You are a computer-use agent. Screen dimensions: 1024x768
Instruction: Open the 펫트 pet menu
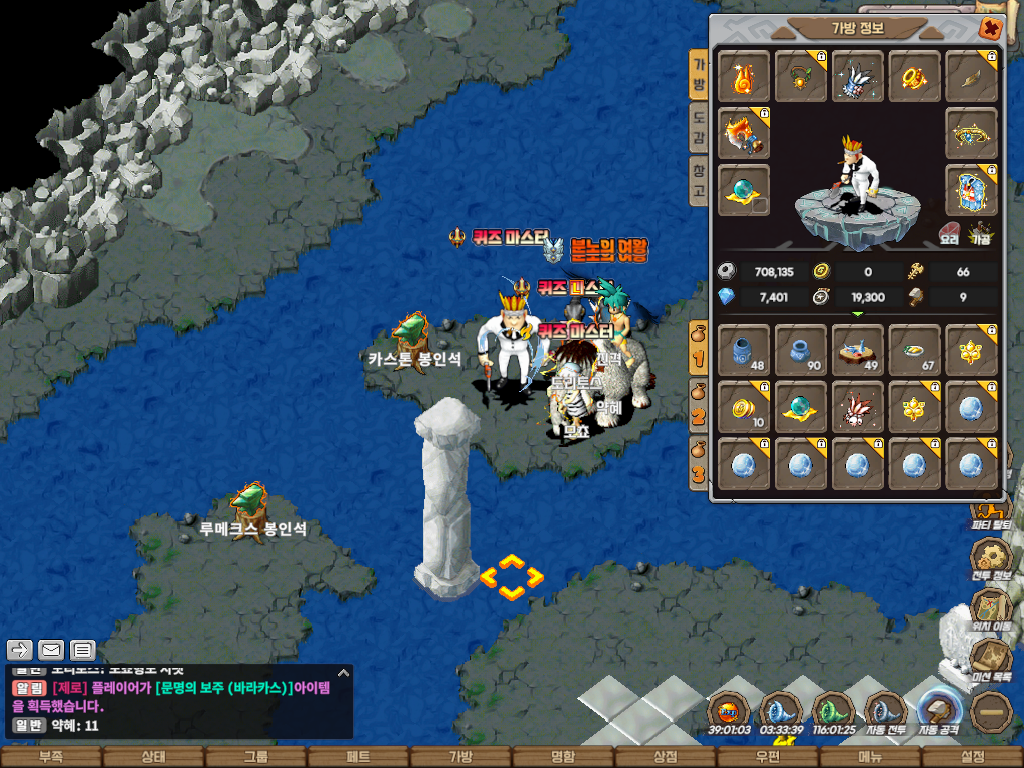click(x=358, y=757)
